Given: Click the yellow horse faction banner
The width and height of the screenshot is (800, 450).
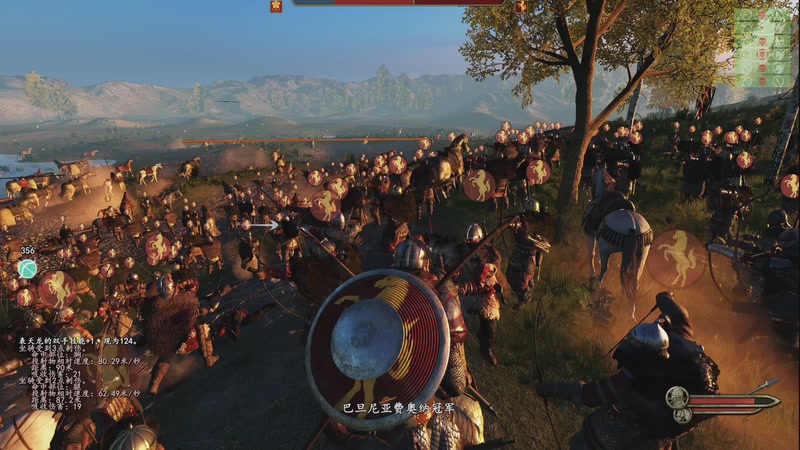Looking at the screenshot, I should (521, 6).
